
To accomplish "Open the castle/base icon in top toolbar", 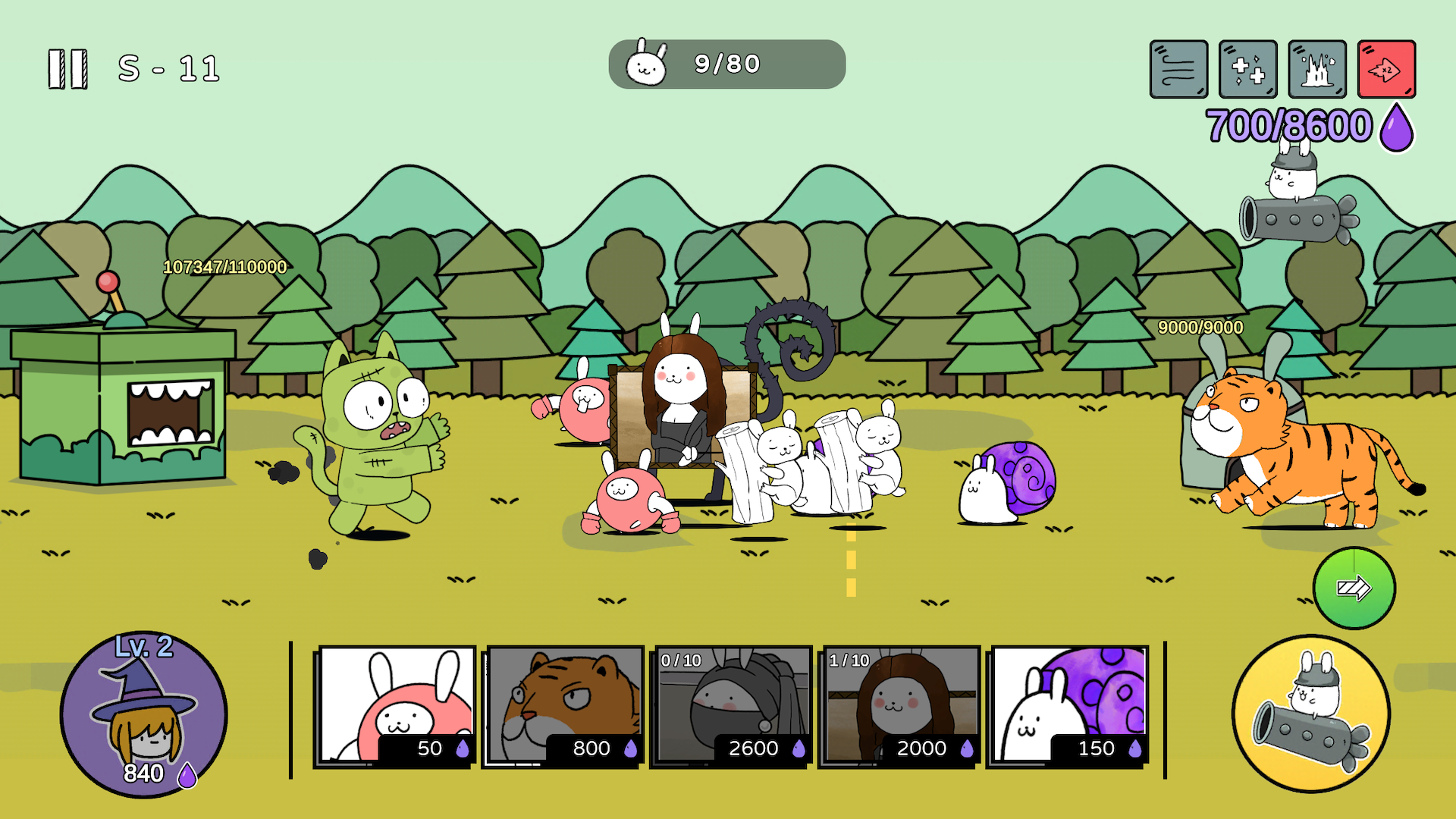I will (1318, 68).
